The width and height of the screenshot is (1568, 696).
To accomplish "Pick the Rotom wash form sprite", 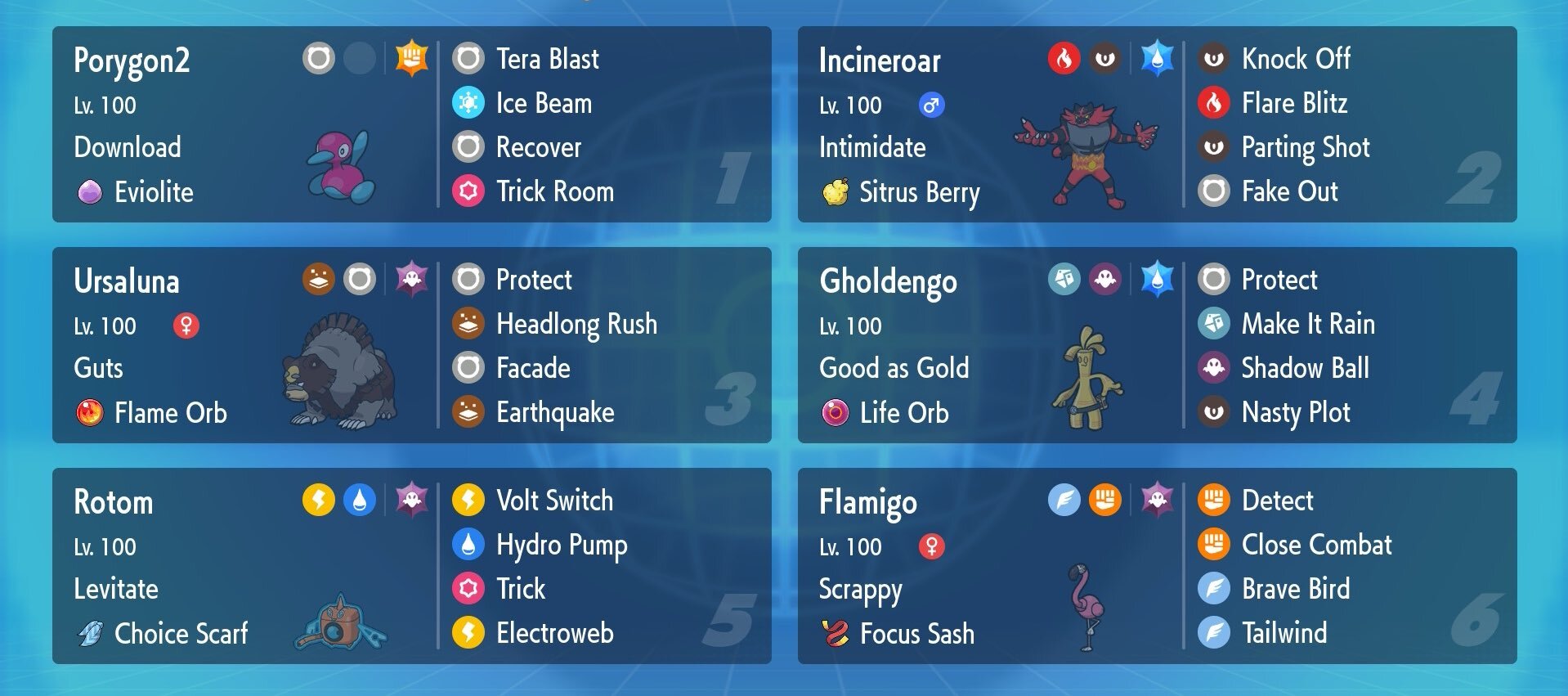I will tap(339, 623).
